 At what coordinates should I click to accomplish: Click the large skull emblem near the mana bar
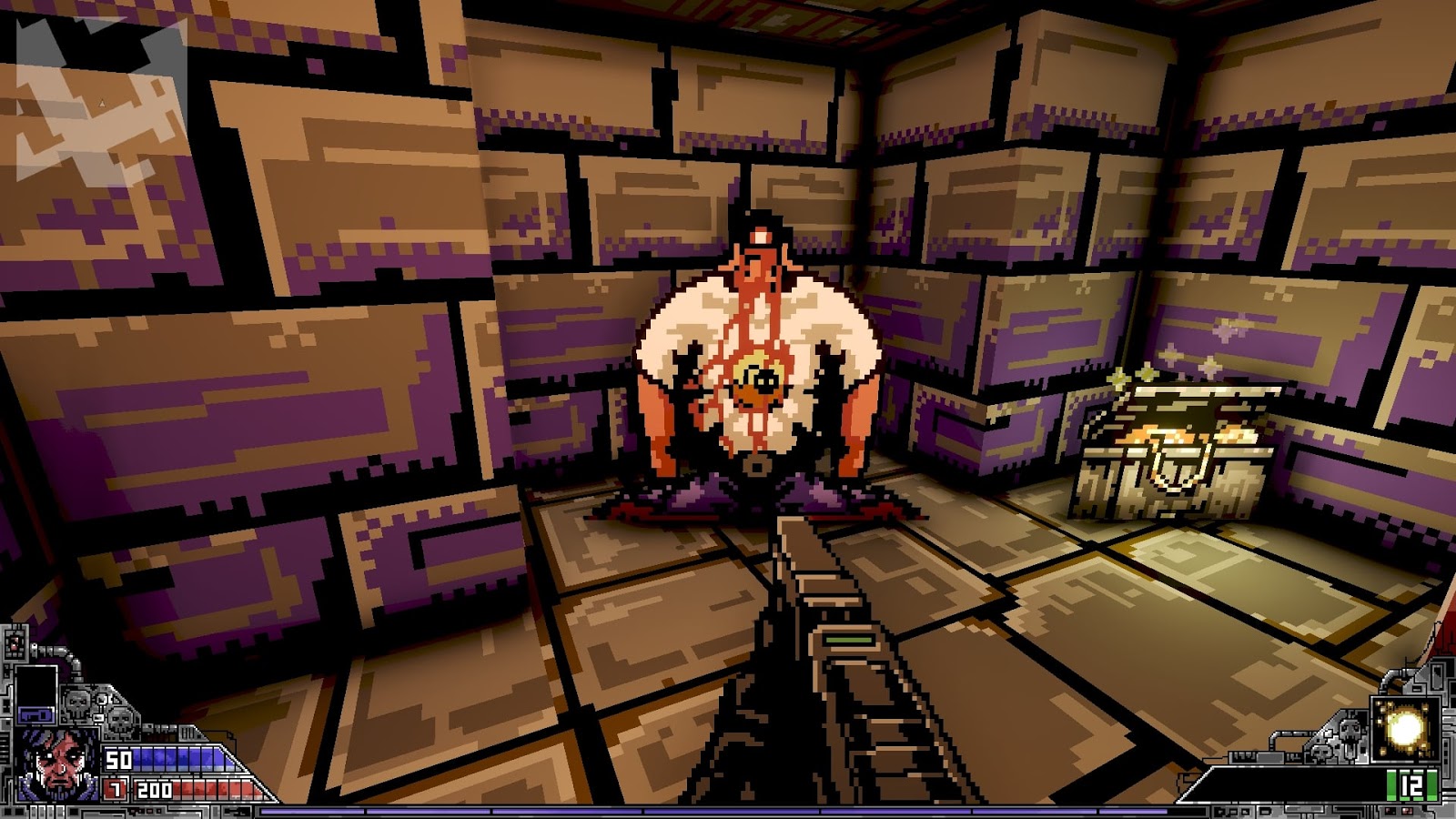point(76,701)
